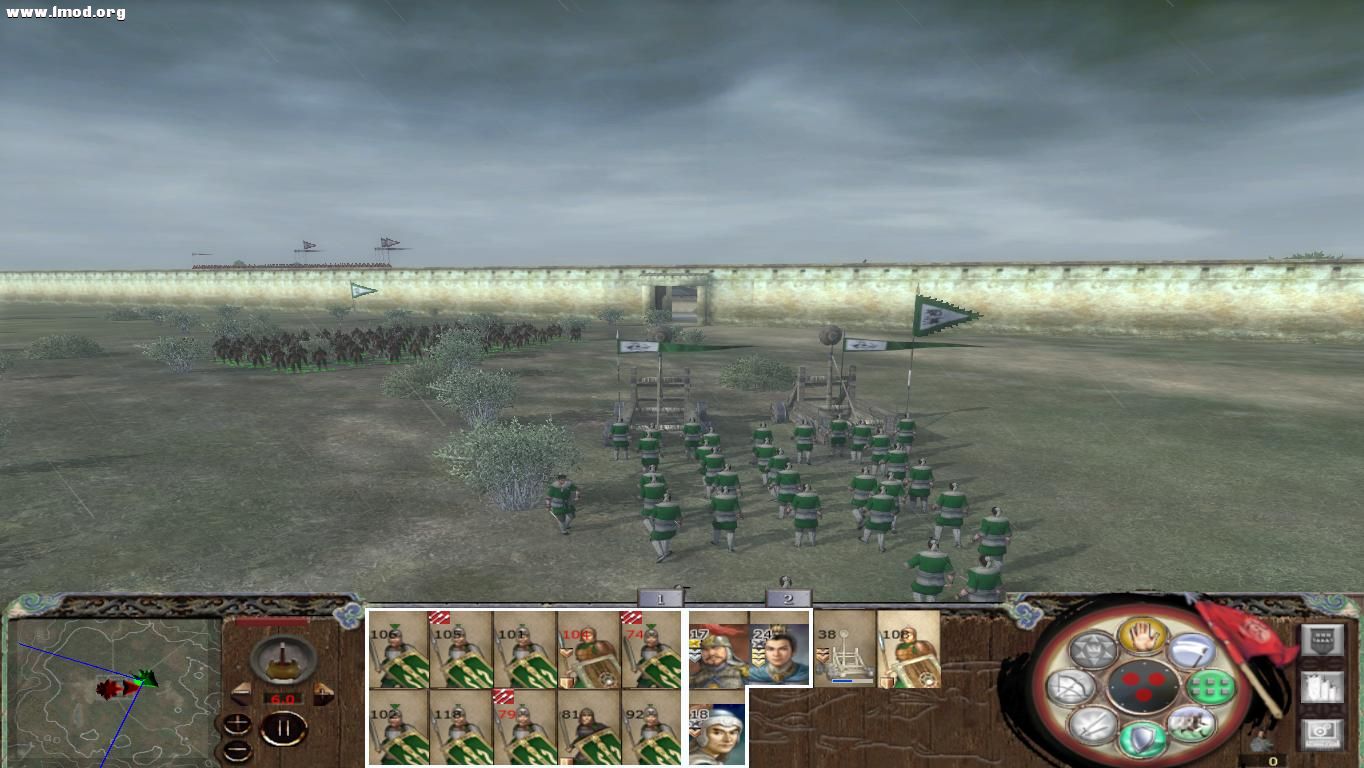
Task: Click the show banners icon on right panel
Action: tap(1323, 687)
